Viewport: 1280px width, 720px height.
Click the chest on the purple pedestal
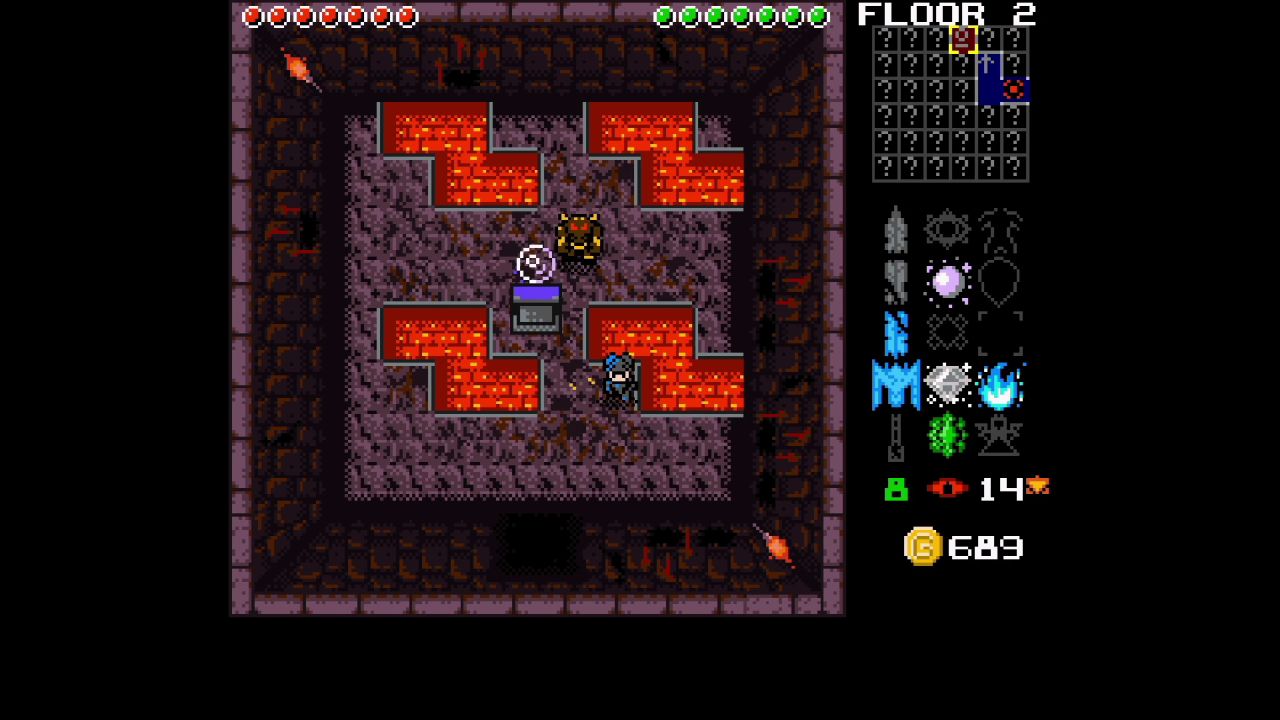click(x=538, y=310)
